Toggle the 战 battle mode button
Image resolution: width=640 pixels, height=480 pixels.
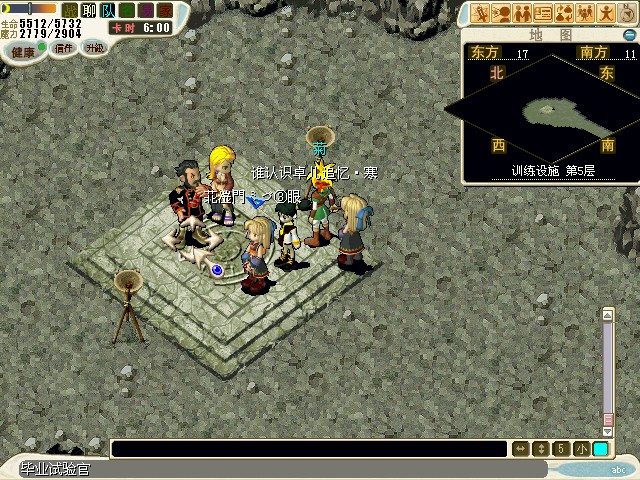[x=69, y=10]
